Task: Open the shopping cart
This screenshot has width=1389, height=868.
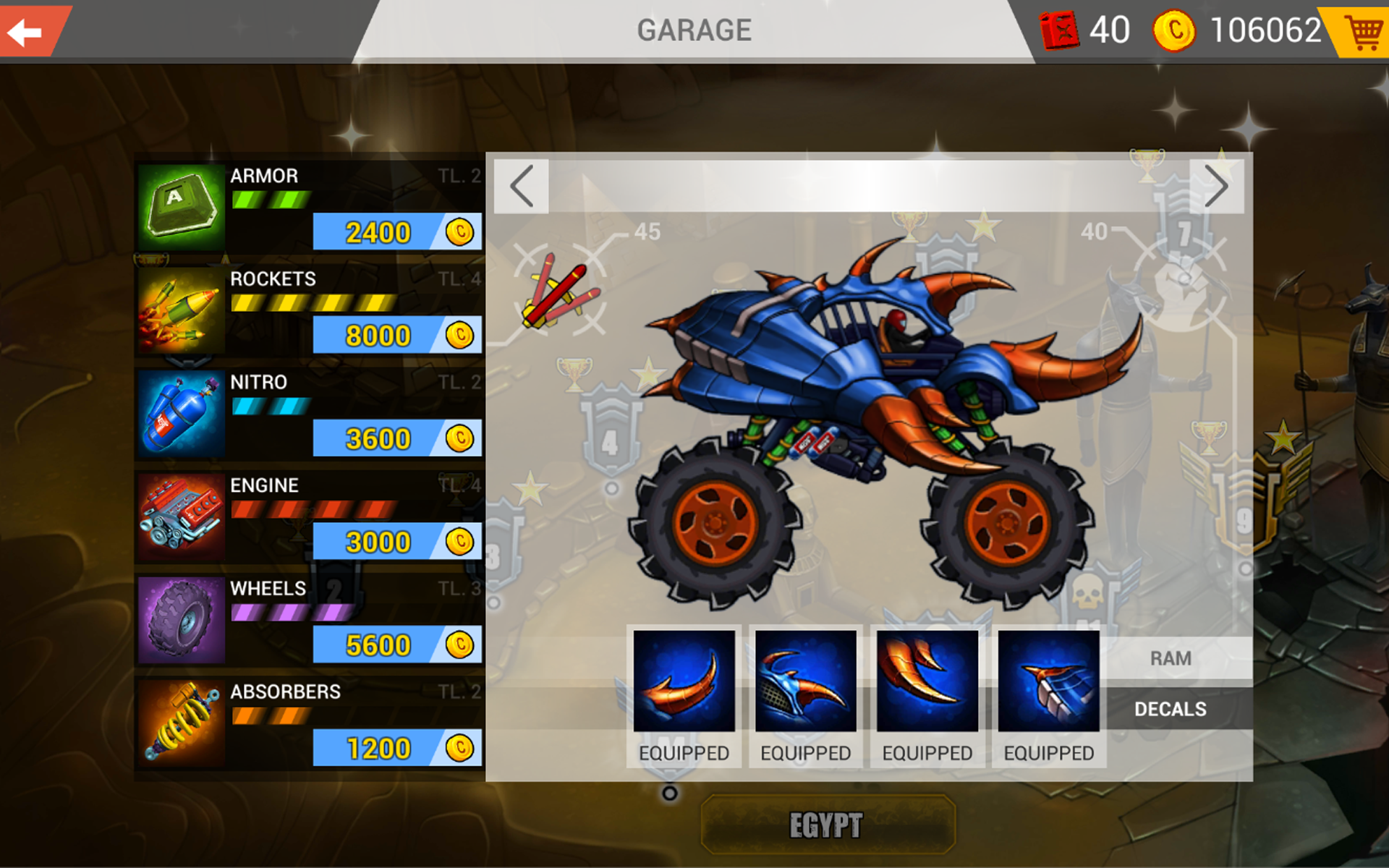Action: point(1363,32)
